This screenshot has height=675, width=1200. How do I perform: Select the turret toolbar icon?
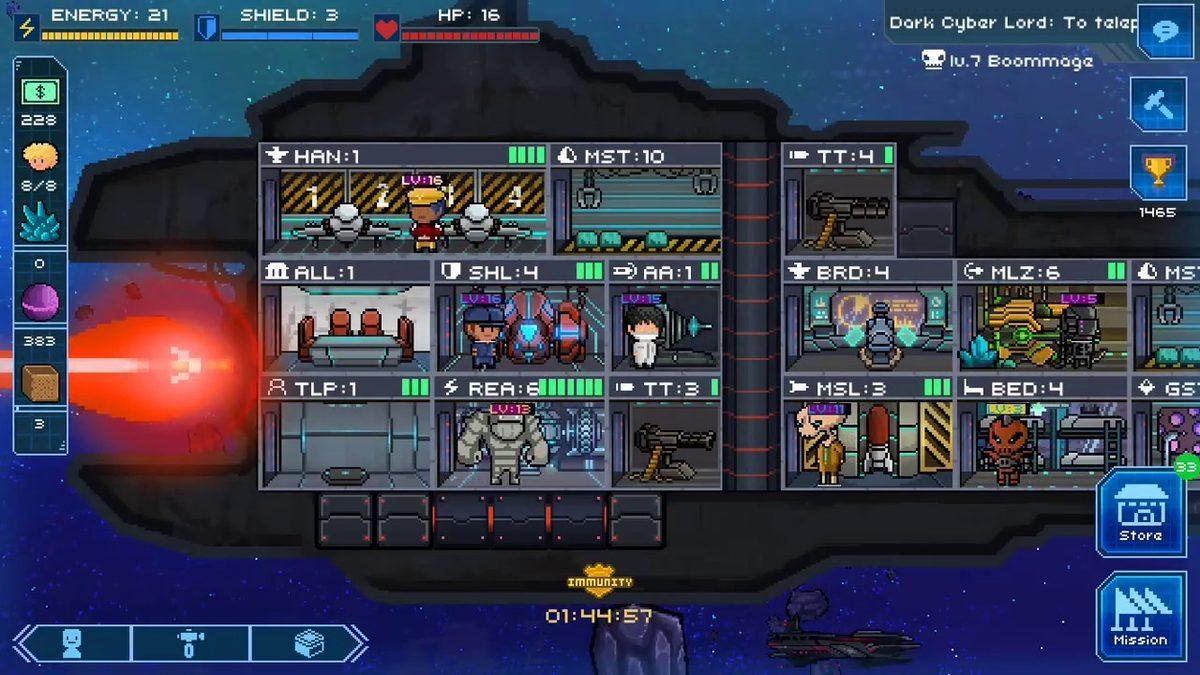coord(190,644)
